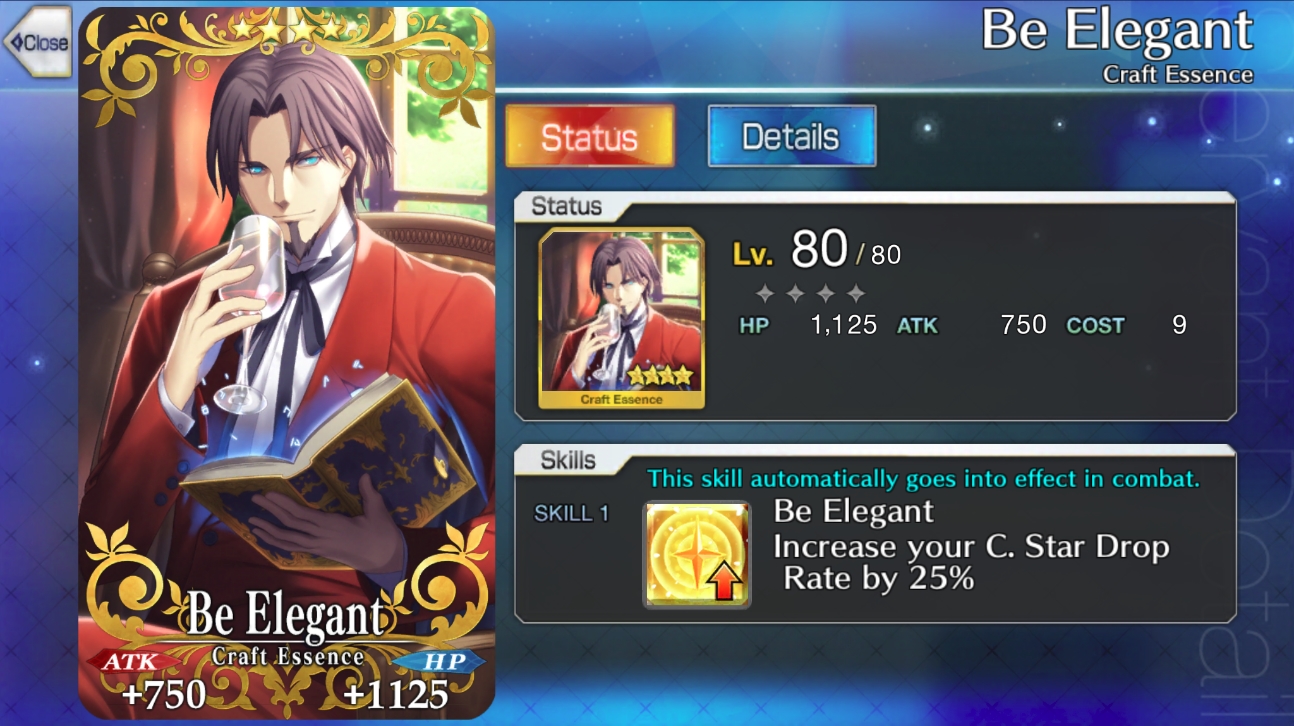Screen dimensions: 1294x726
Task: Select the Status tab
Action: (590, 138)
